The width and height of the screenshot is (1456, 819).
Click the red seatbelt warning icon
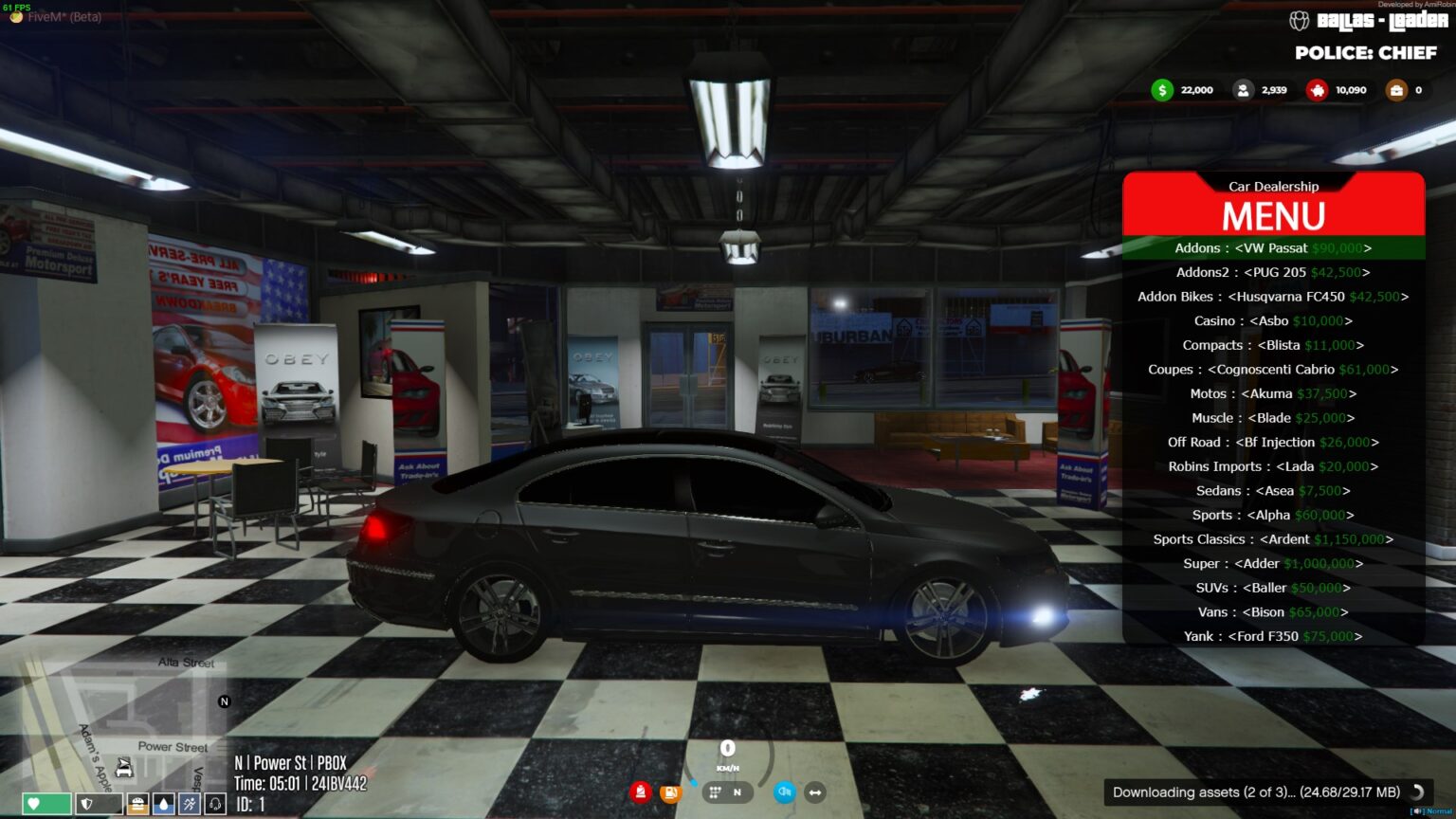pos(641,792)
